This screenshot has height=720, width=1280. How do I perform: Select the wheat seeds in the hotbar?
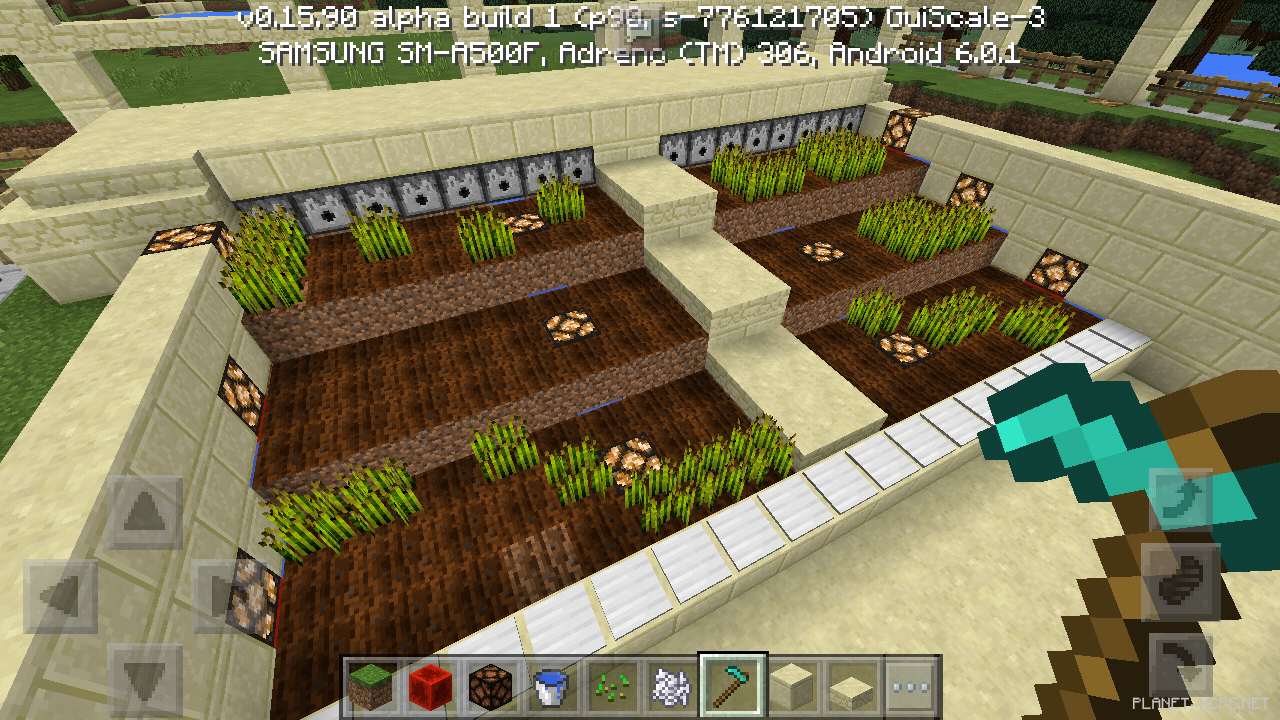[612, 688]
